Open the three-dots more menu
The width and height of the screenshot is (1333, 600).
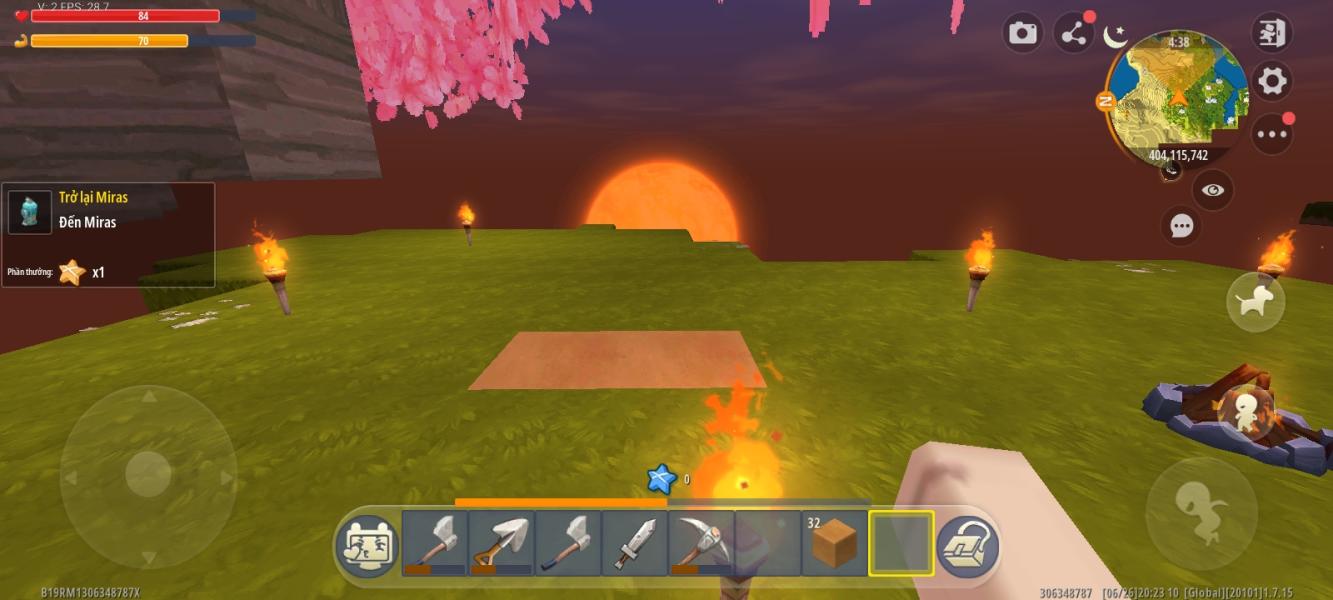click(1272, 134)
